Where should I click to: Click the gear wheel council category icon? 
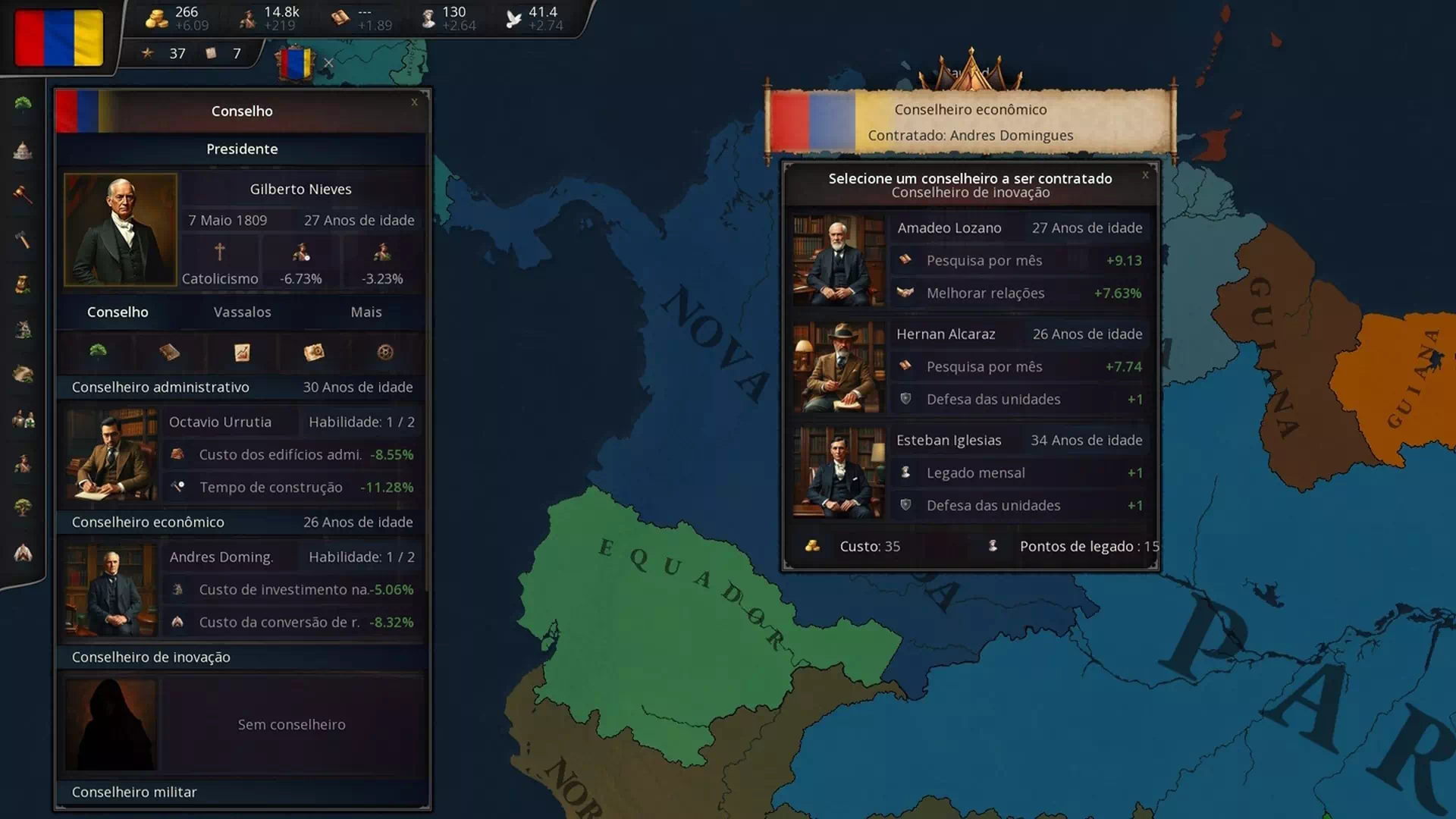[385, 352]
